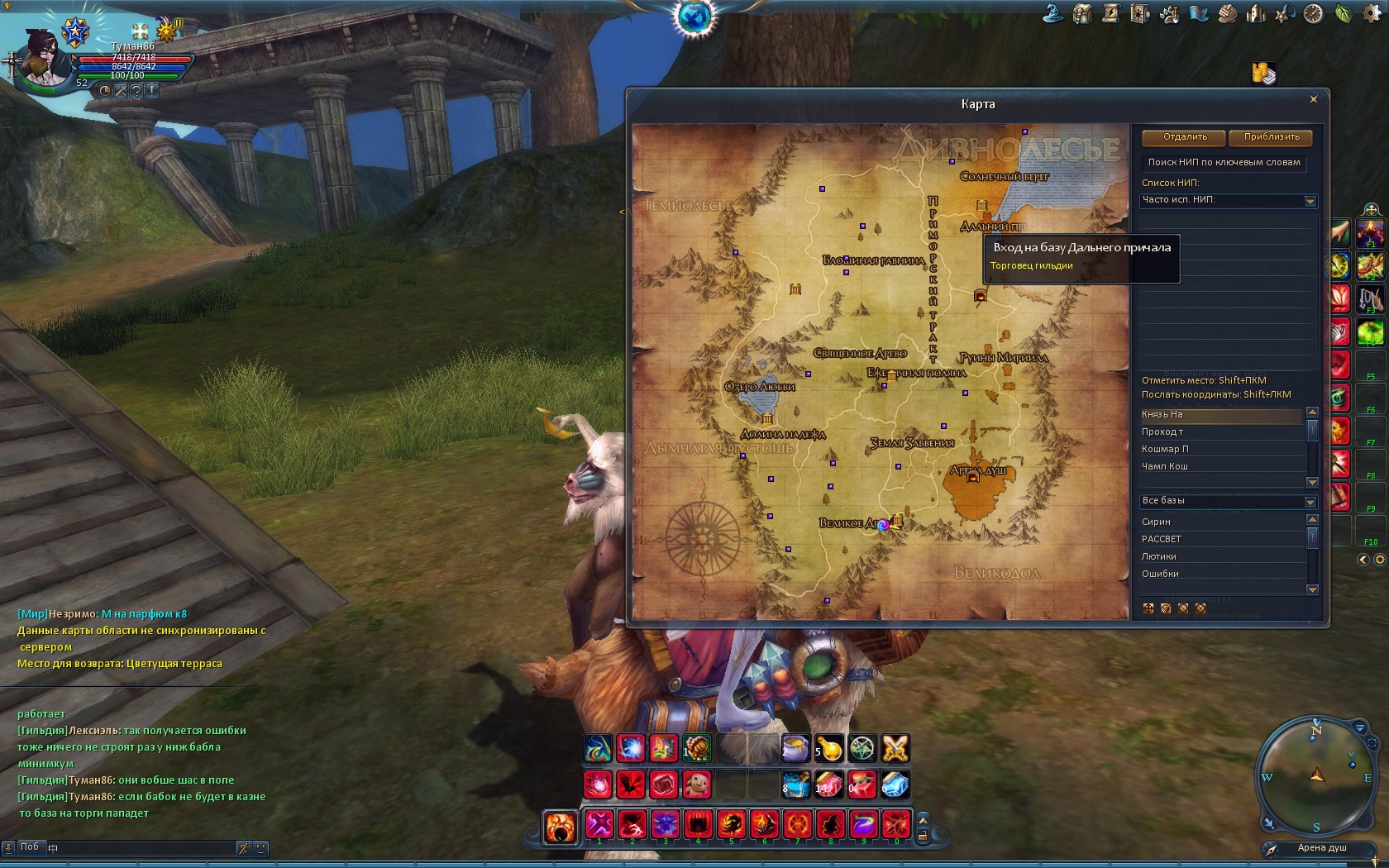This screenshot has height=868, width=1389.
Task: Click the gold coins shop icon
Action: (x=1263, y=74)
